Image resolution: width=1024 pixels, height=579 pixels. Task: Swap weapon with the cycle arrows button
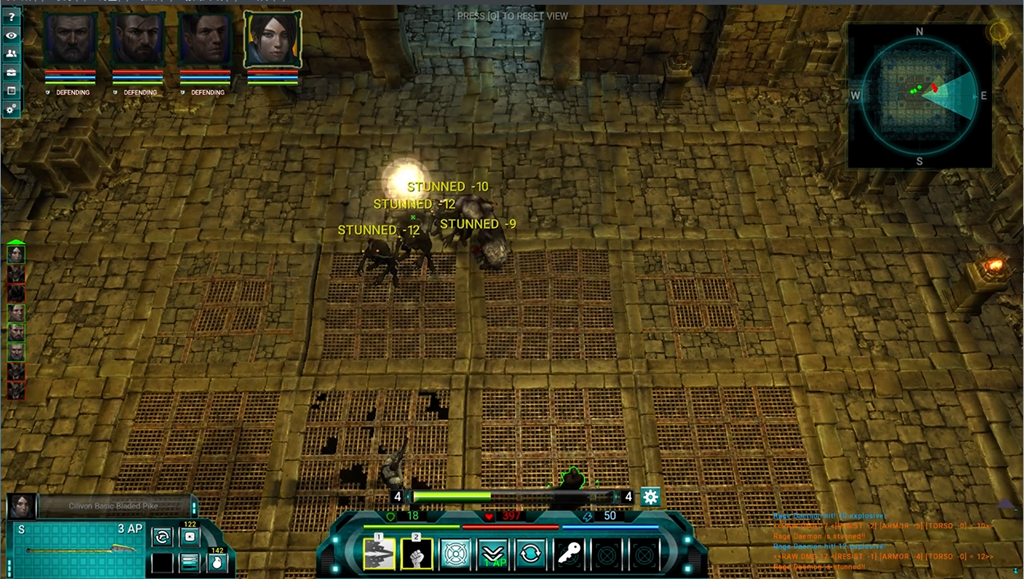click(161, 537)
